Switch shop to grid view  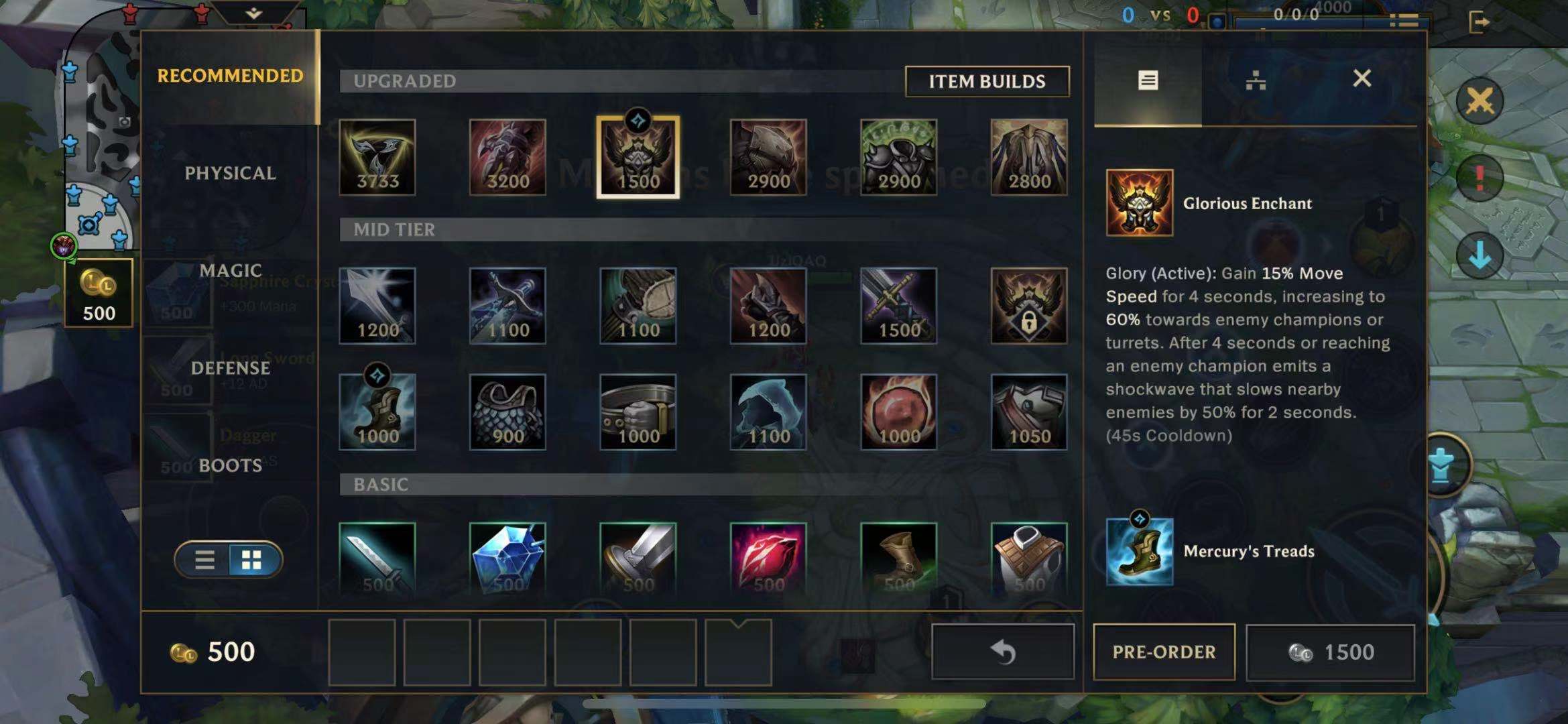pyautogui.click(x=252, y=560)
